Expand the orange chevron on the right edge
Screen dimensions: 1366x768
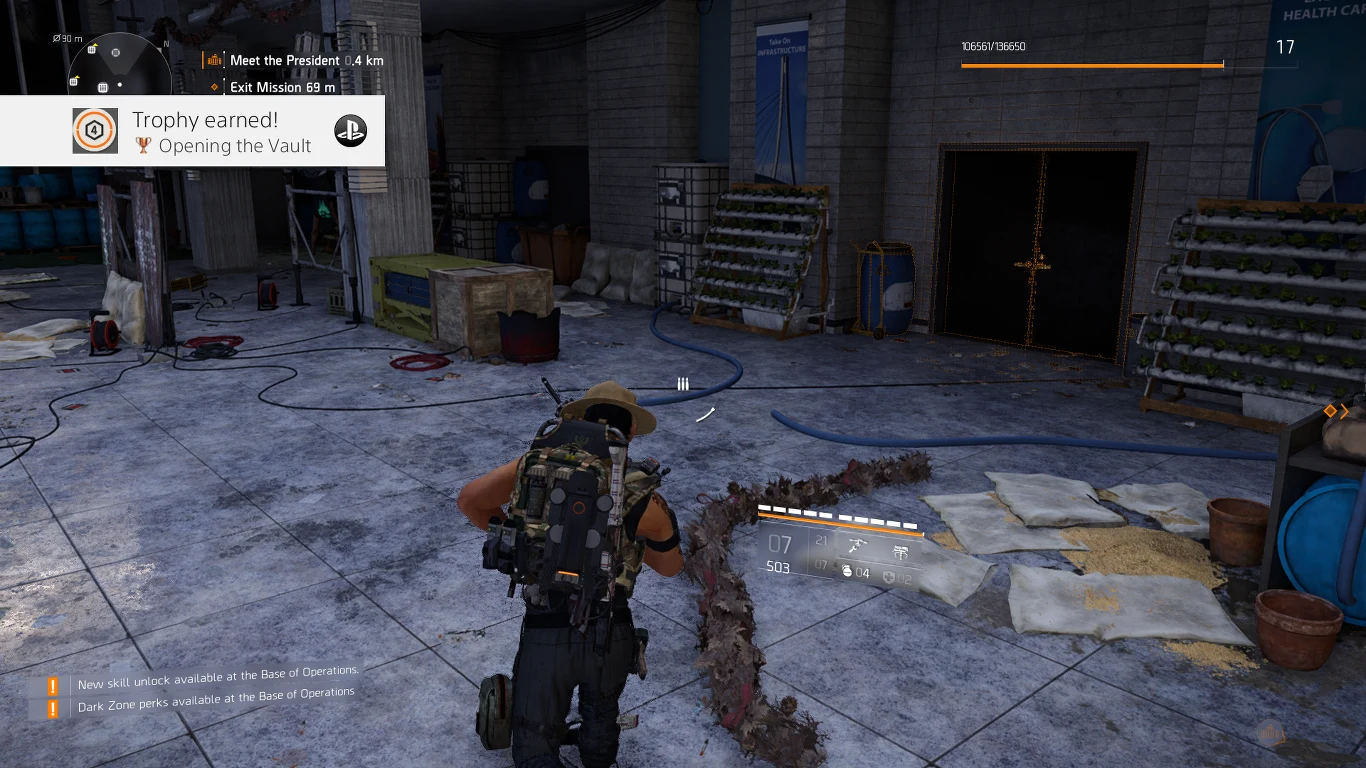(x=1343, y=411)
